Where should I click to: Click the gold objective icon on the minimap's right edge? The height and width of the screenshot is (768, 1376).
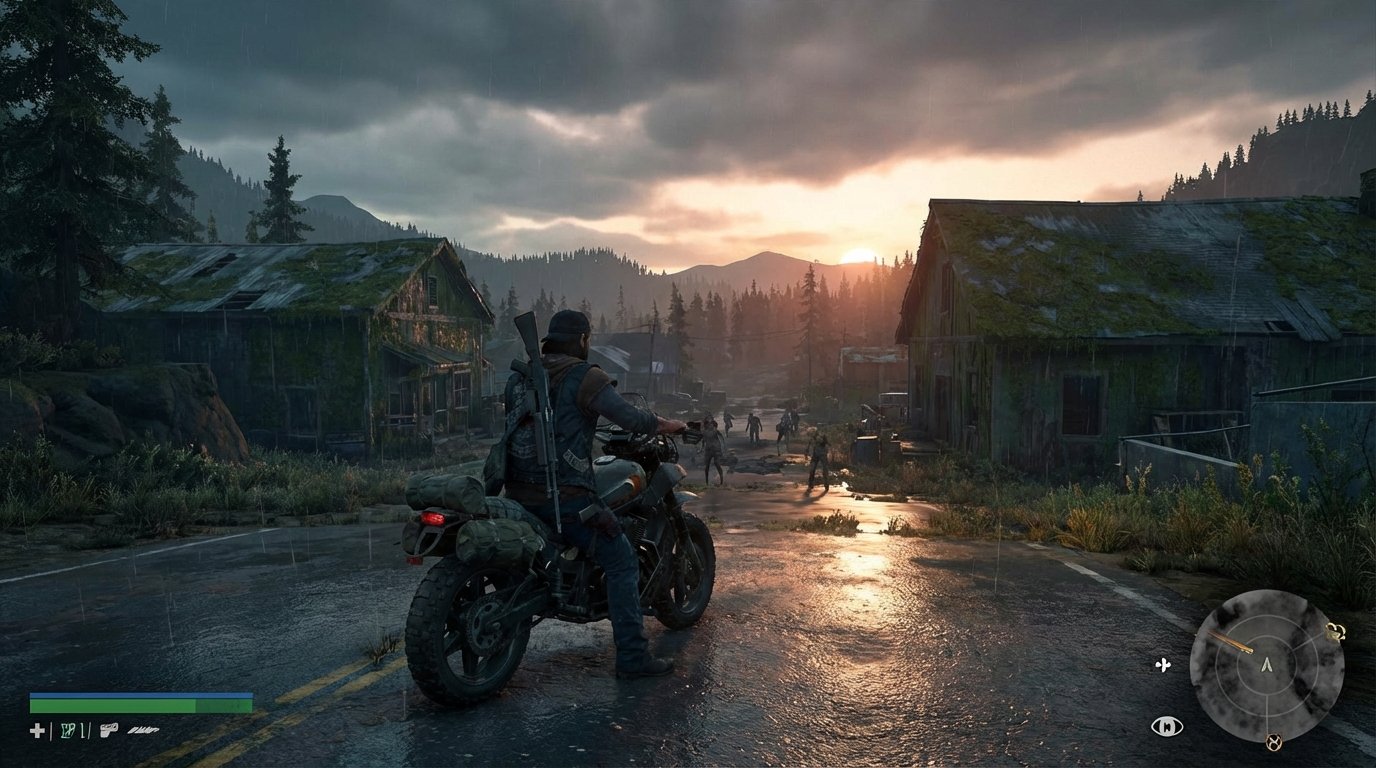pos(1336,633)
